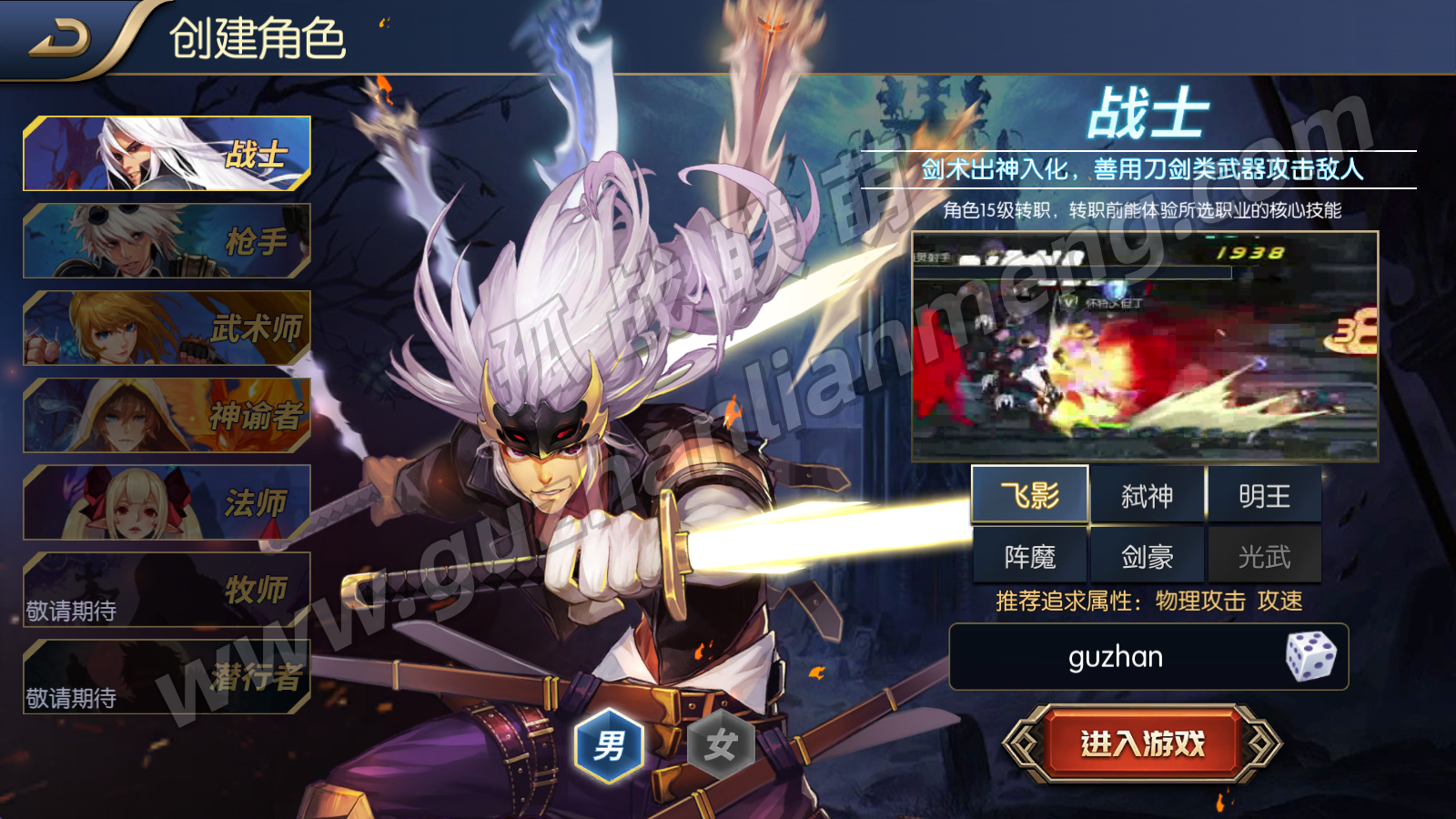Select male gender 男
This screenshot has height=819, width=1456.
(x=609, y=745)
